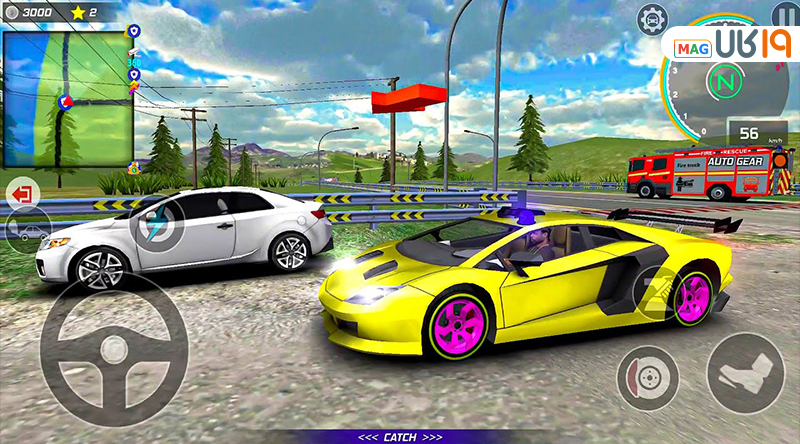Tap the neutral N gear indicator
800x444 pixels.
pos(720,77)
